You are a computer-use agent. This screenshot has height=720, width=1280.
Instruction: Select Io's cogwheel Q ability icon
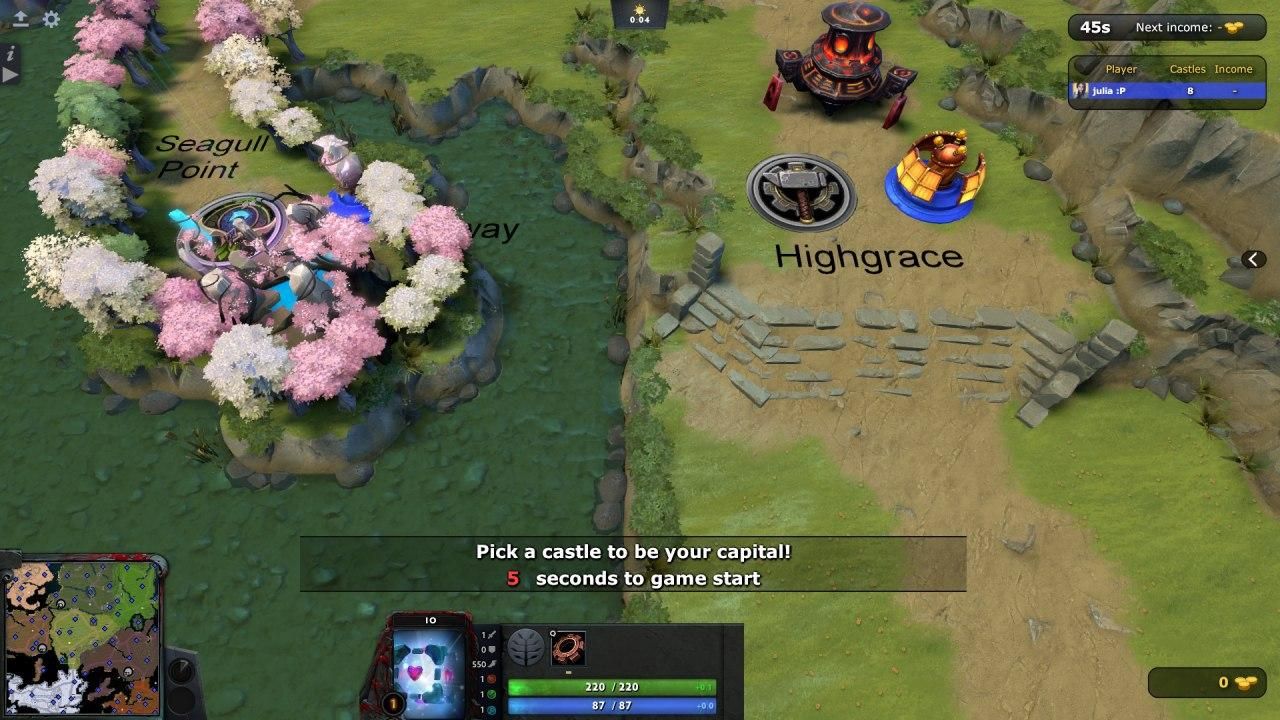(x=568, y=646)
